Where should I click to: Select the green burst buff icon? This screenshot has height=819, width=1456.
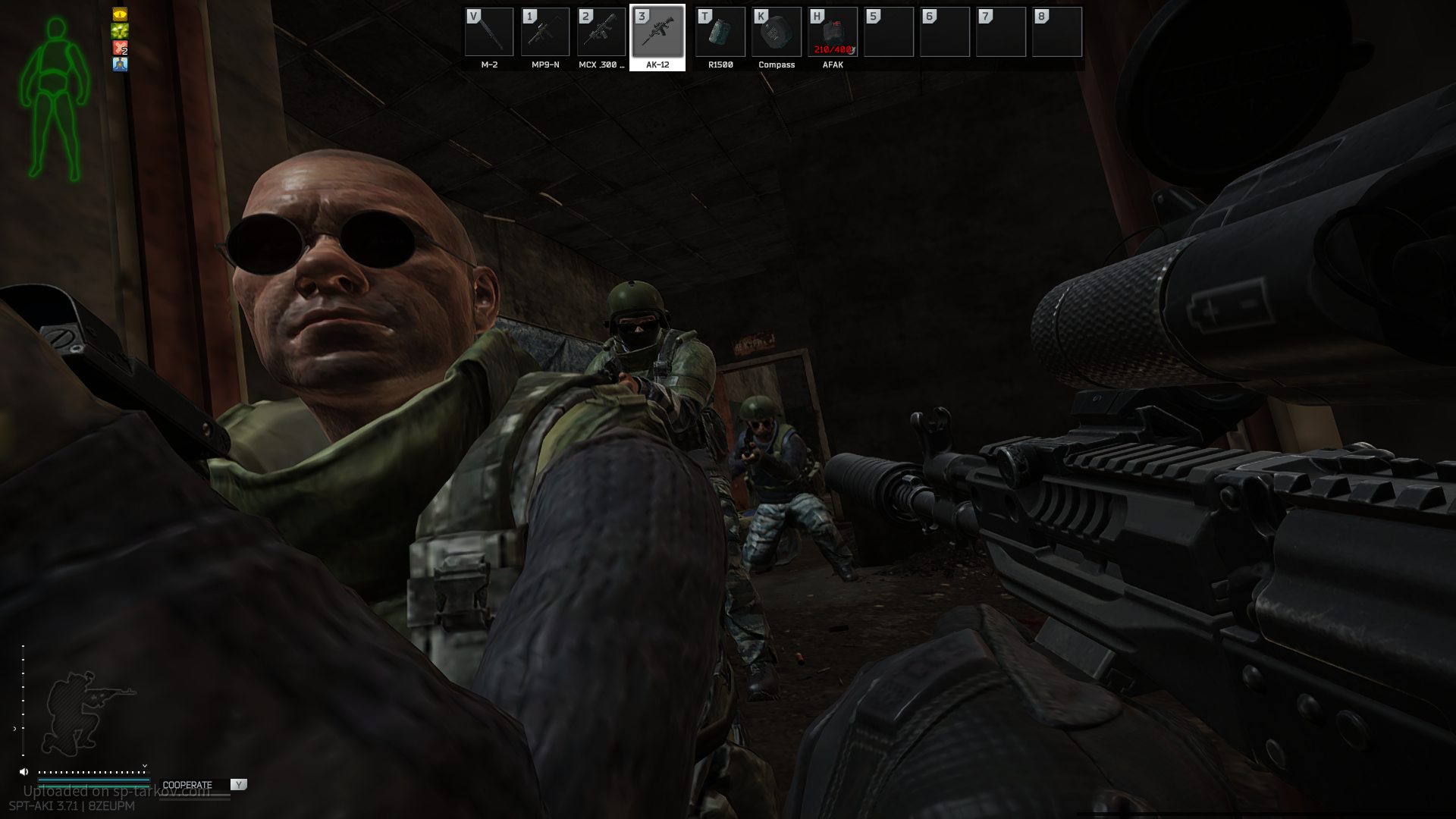[120, 31]
